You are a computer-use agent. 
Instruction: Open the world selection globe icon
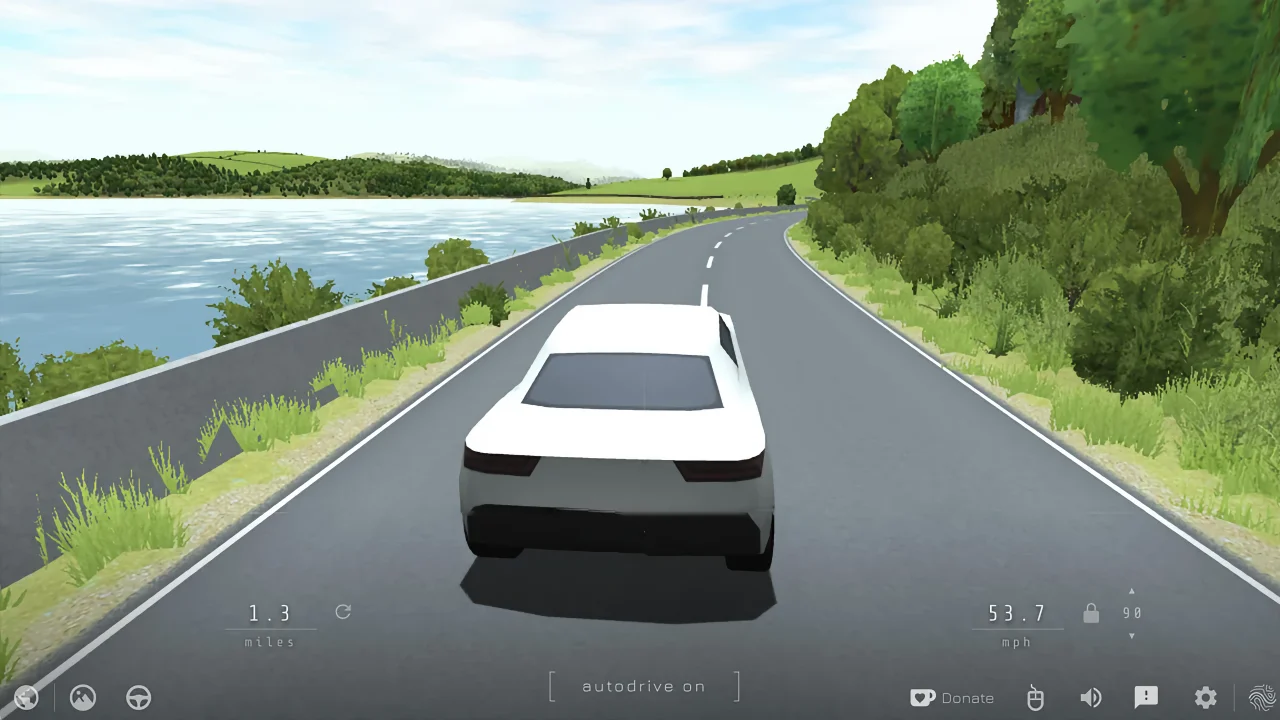27,697
